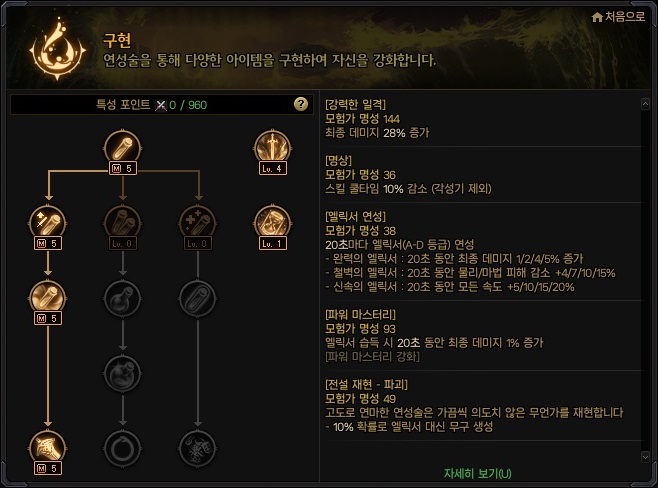
Task: Open the 자세히 보기 detailed view
Action: (x=477, y=472)
